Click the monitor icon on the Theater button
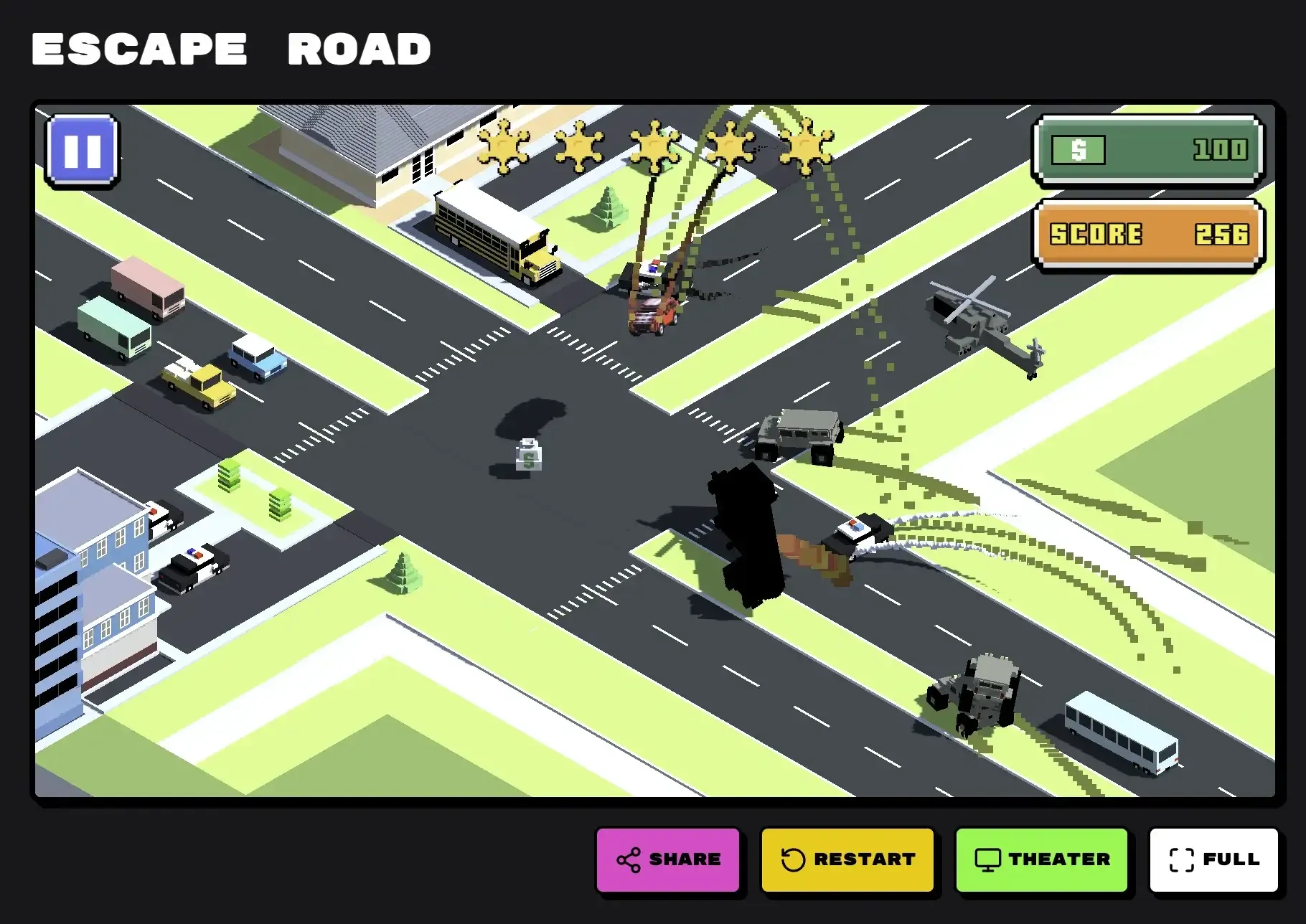 [989, 858]
